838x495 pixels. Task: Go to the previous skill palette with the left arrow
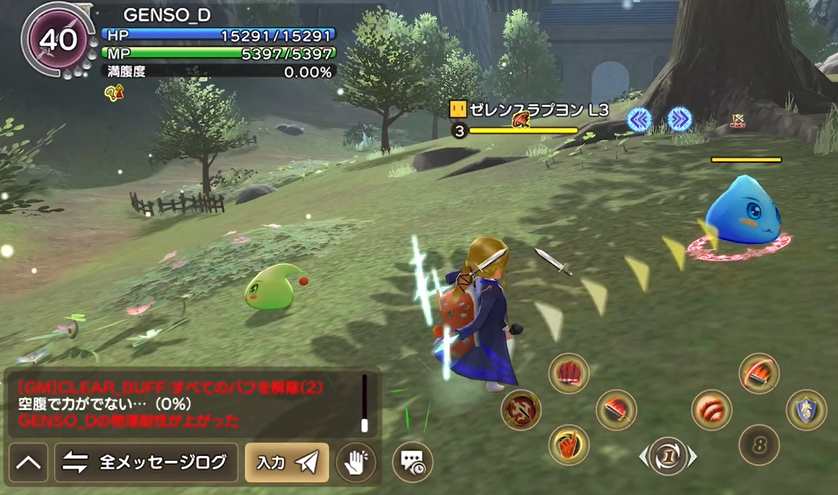[643, 457]
